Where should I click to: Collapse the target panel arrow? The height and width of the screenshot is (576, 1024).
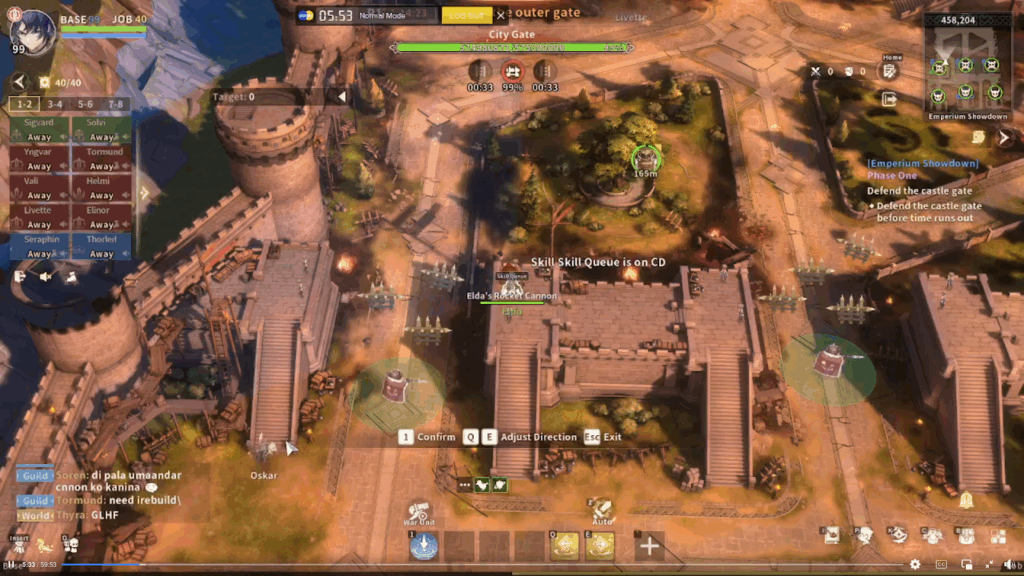click(x=341, y=97)
